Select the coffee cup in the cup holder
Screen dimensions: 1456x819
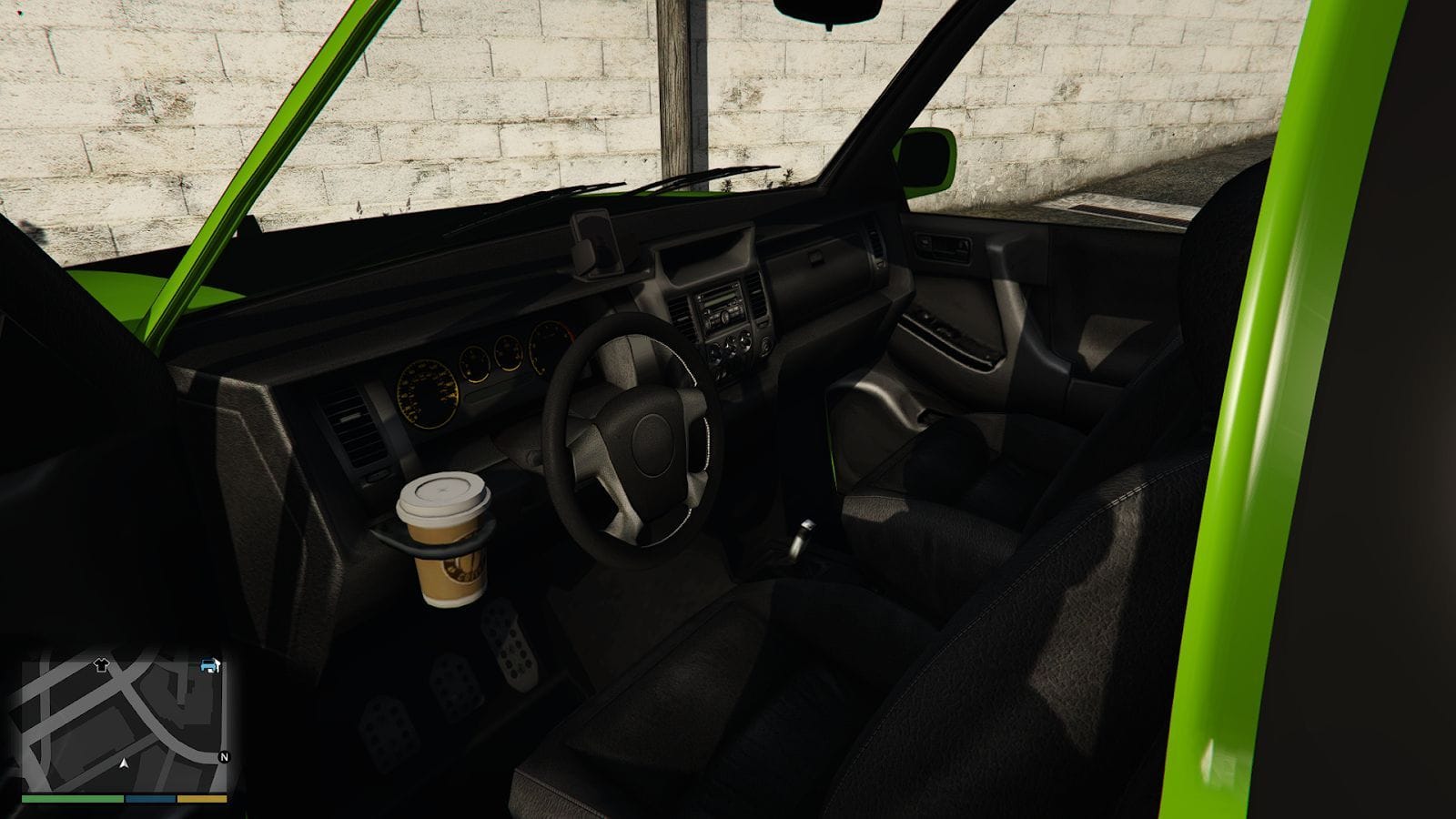click(x=444, y=537)
